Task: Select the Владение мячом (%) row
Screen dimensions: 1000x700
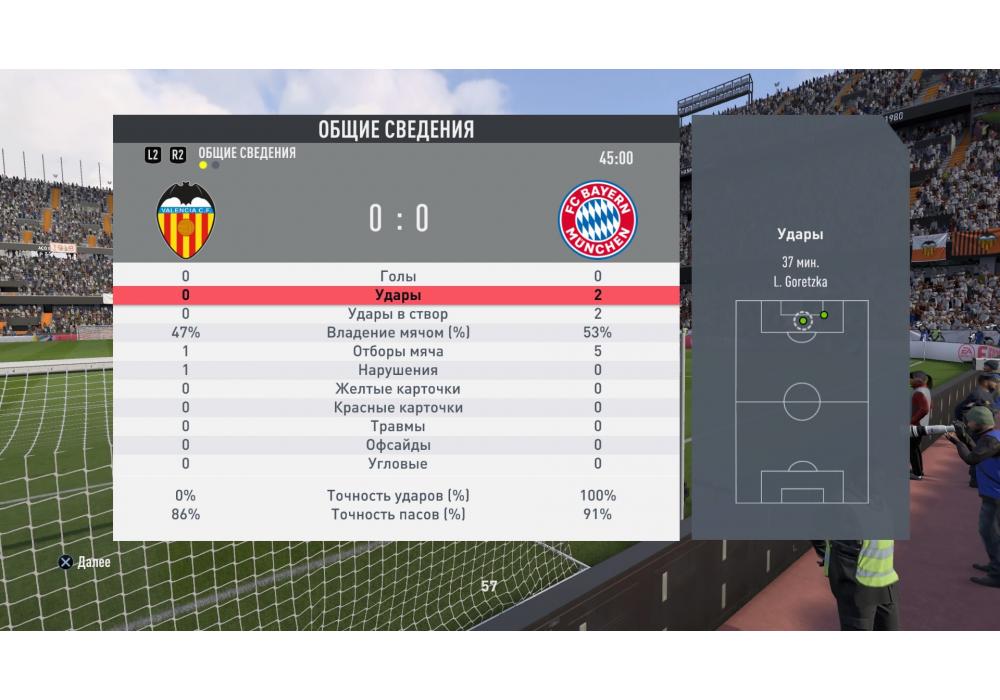Action: pyautogui.click(x=398, y=333)
